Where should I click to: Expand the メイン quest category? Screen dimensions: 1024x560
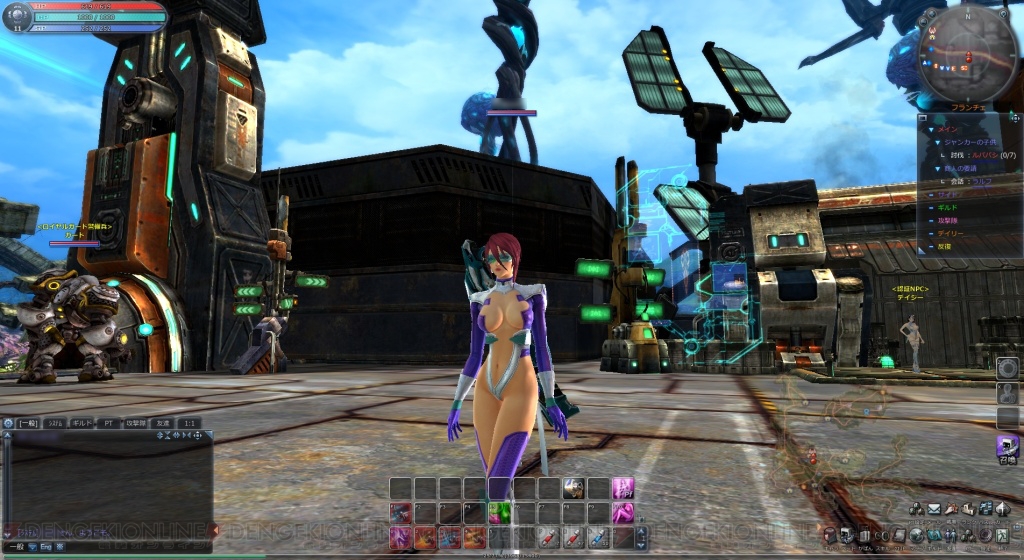941,128
